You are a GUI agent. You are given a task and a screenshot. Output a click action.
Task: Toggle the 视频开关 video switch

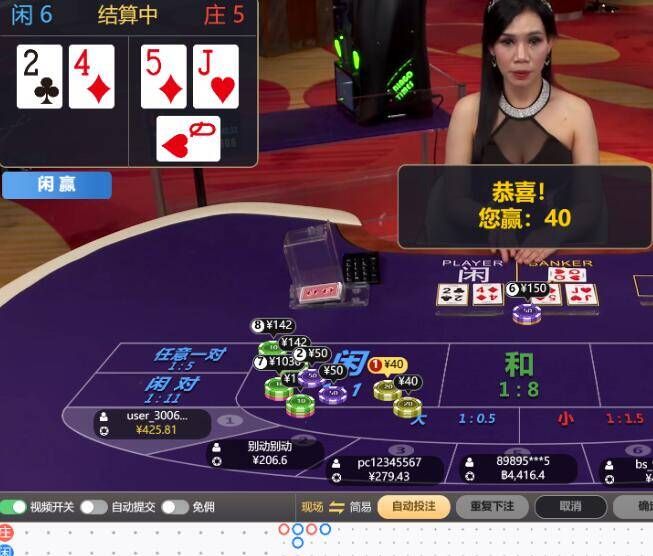(14, 507)
